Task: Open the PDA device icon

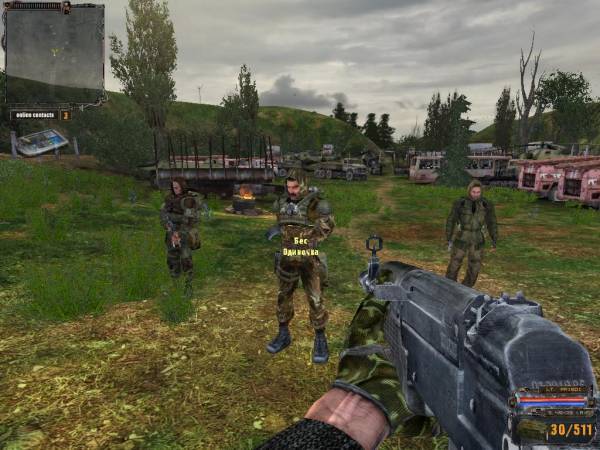Action: click(x=41, y=141)
